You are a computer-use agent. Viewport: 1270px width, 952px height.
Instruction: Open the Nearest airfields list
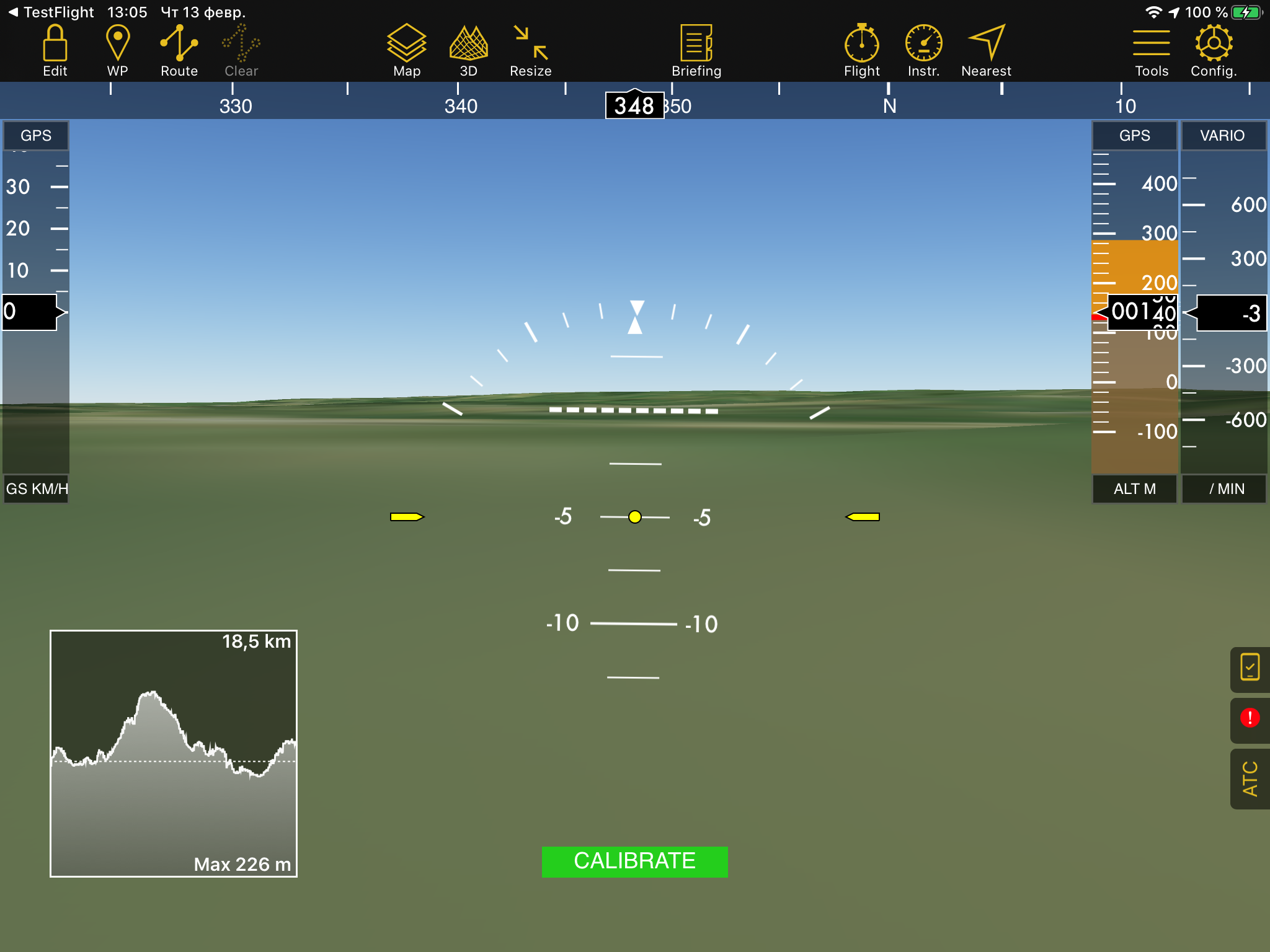986,51
